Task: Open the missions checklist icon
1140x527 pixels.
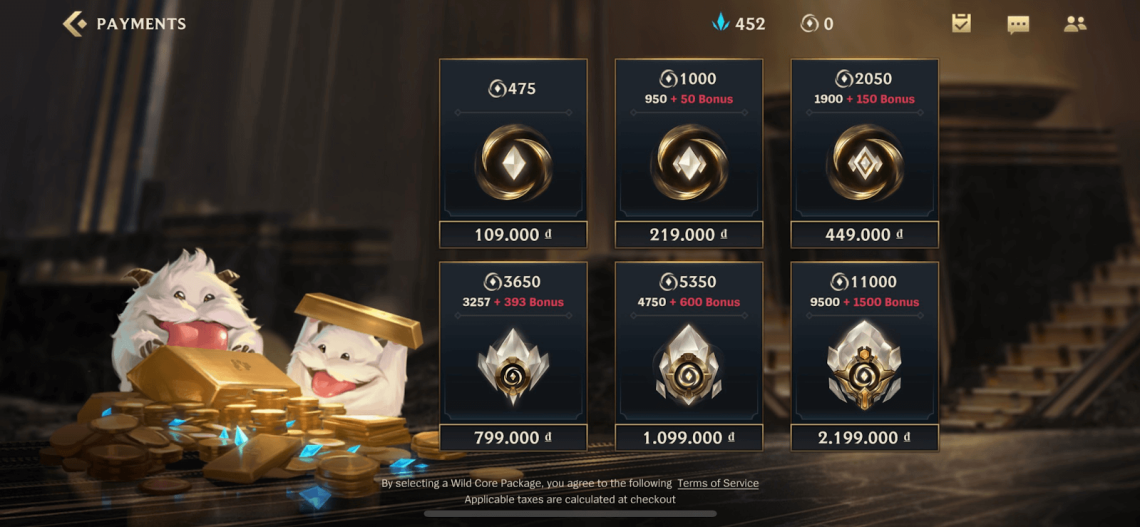Action: tap(961, 24)
